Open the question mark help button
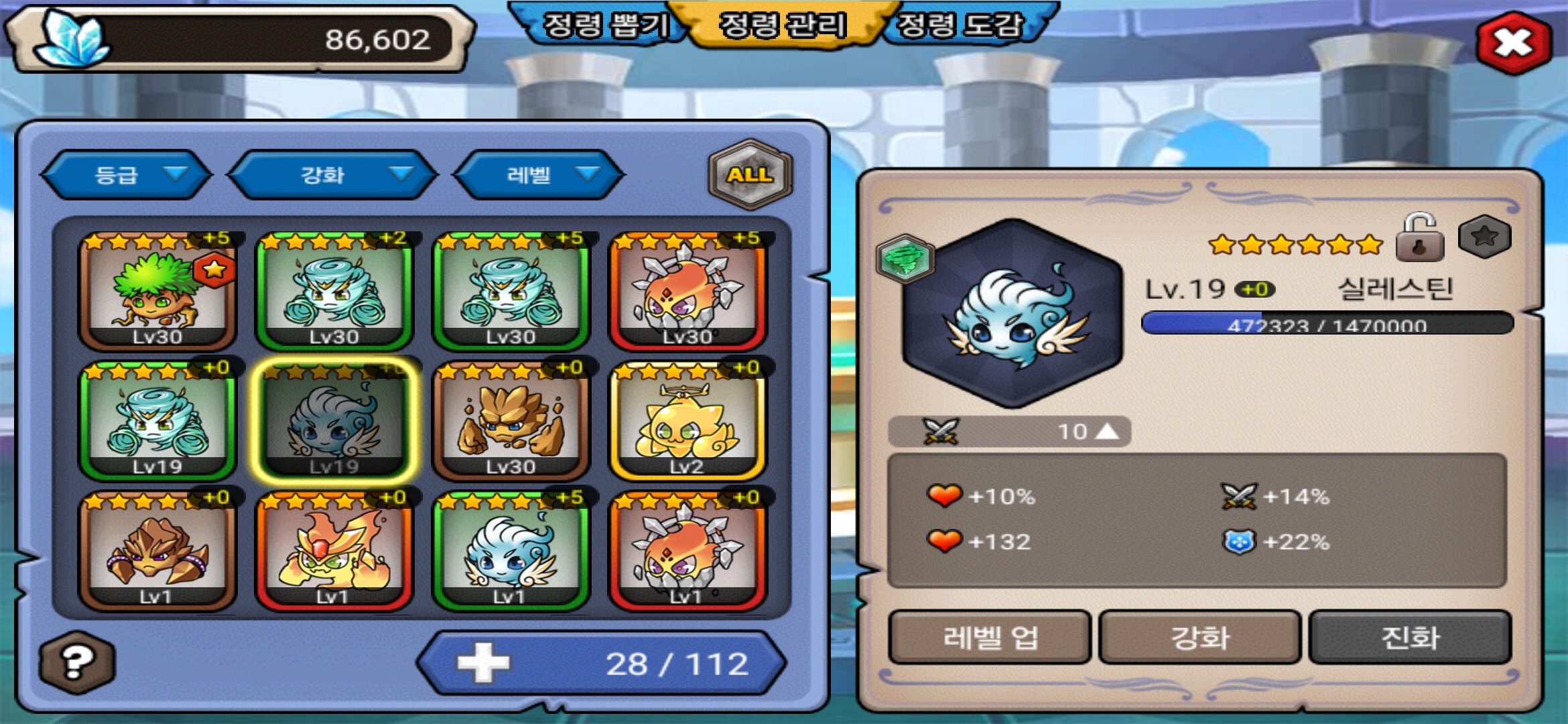 [x=77, y=662]
